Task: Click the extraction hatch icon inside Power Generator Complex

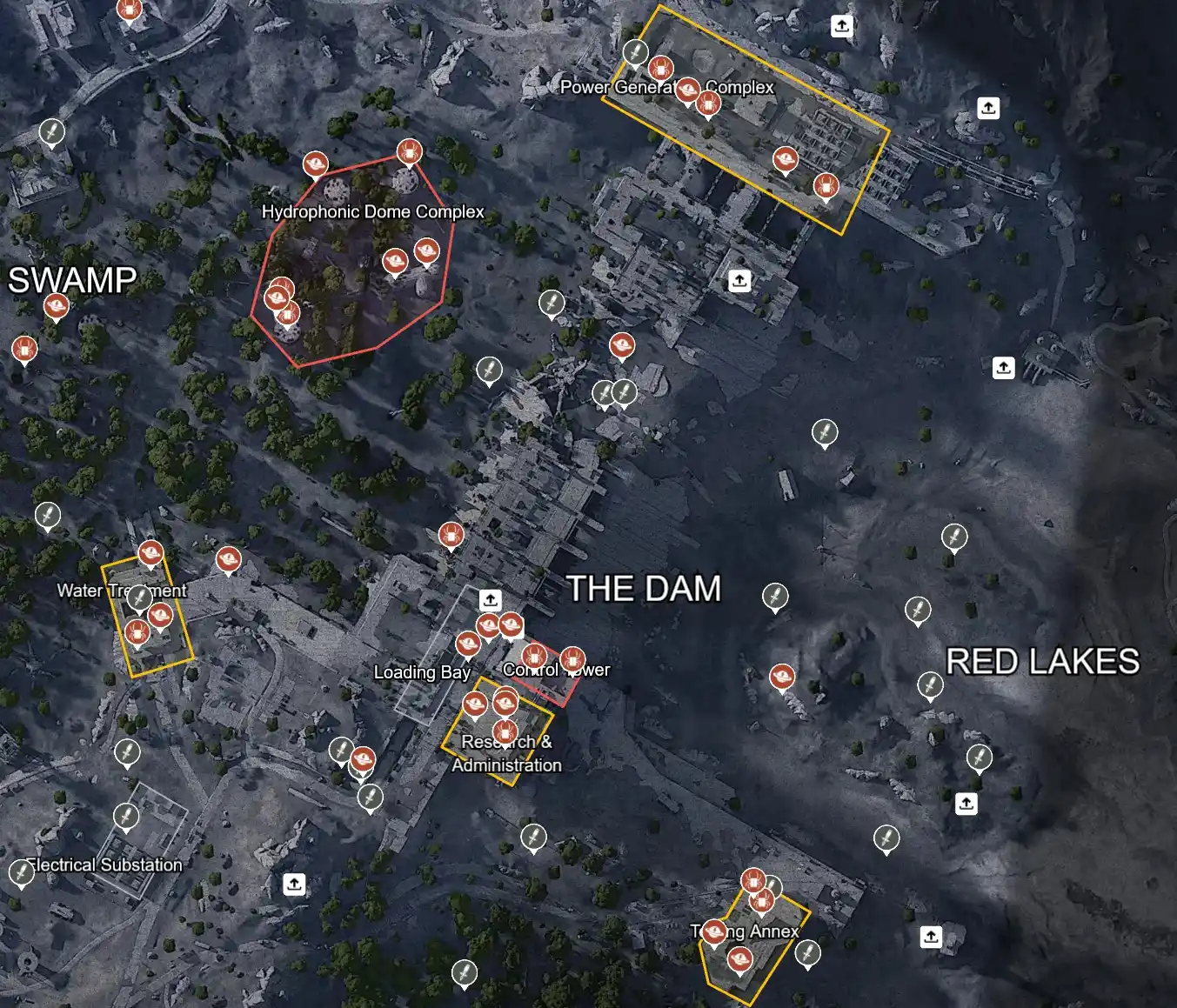Action: [840, 25]
